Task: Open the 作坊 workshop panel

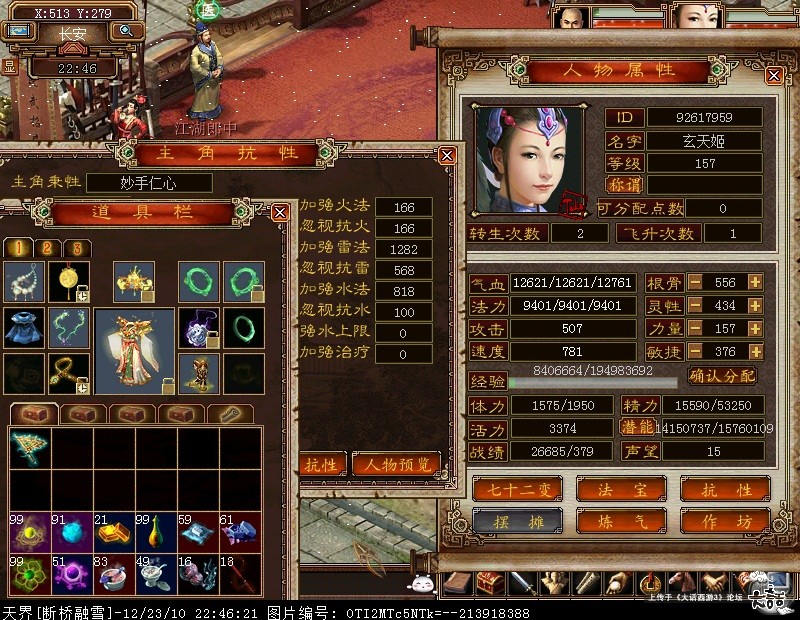Action: click(x=725, y=521)
